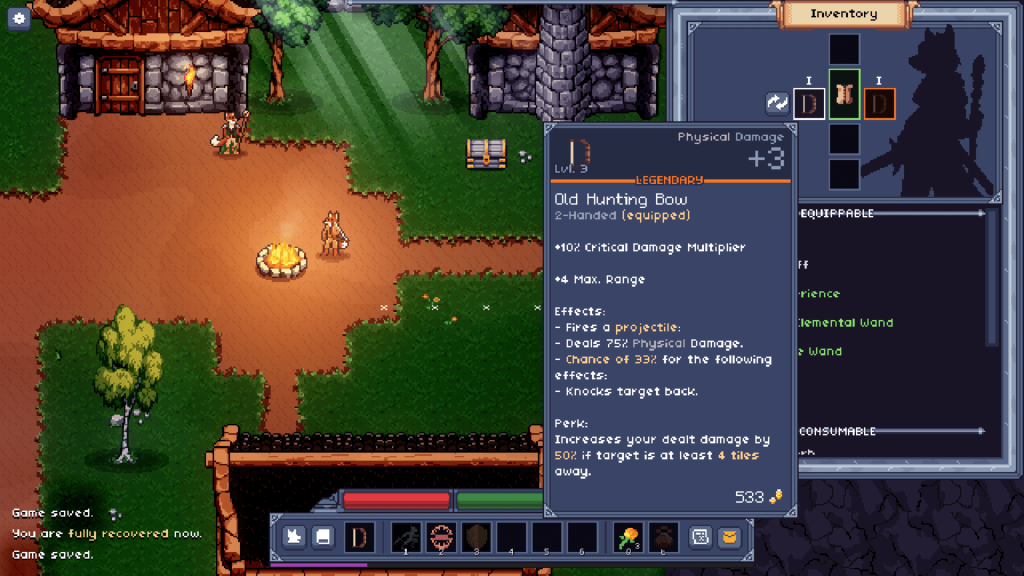Activate the spiked ring skill in slot 2
Viewport: 1024px width, 576px height.
pos(441,537)
